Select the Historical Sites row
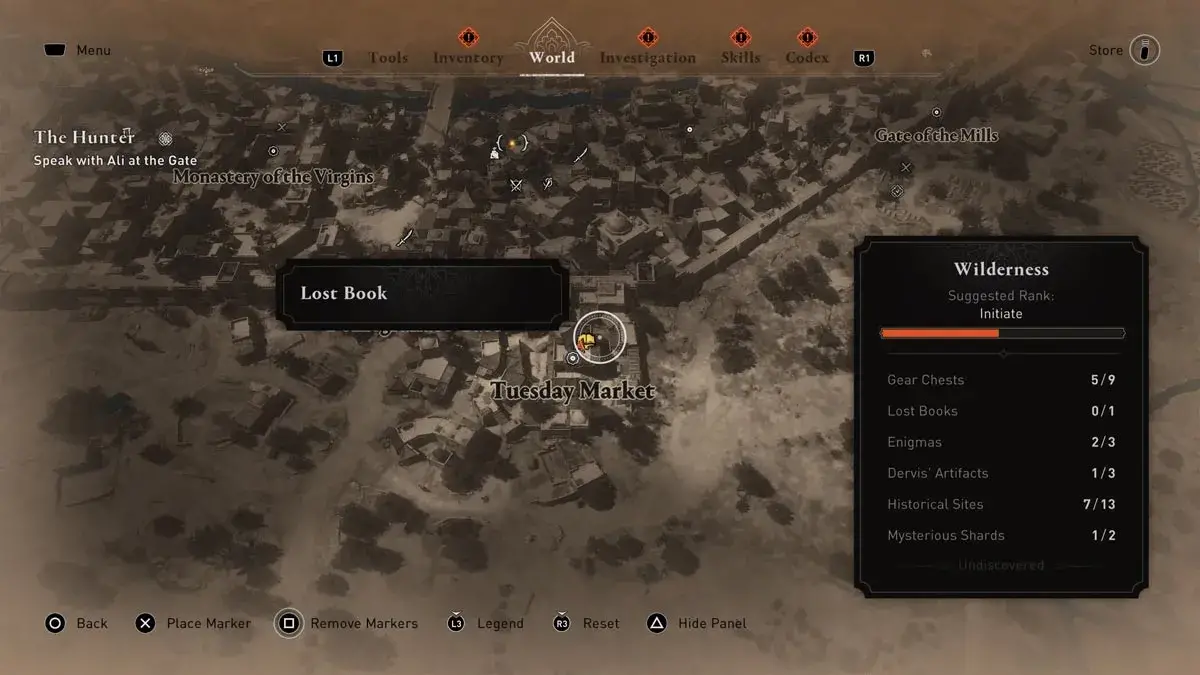 point(1001,504)
